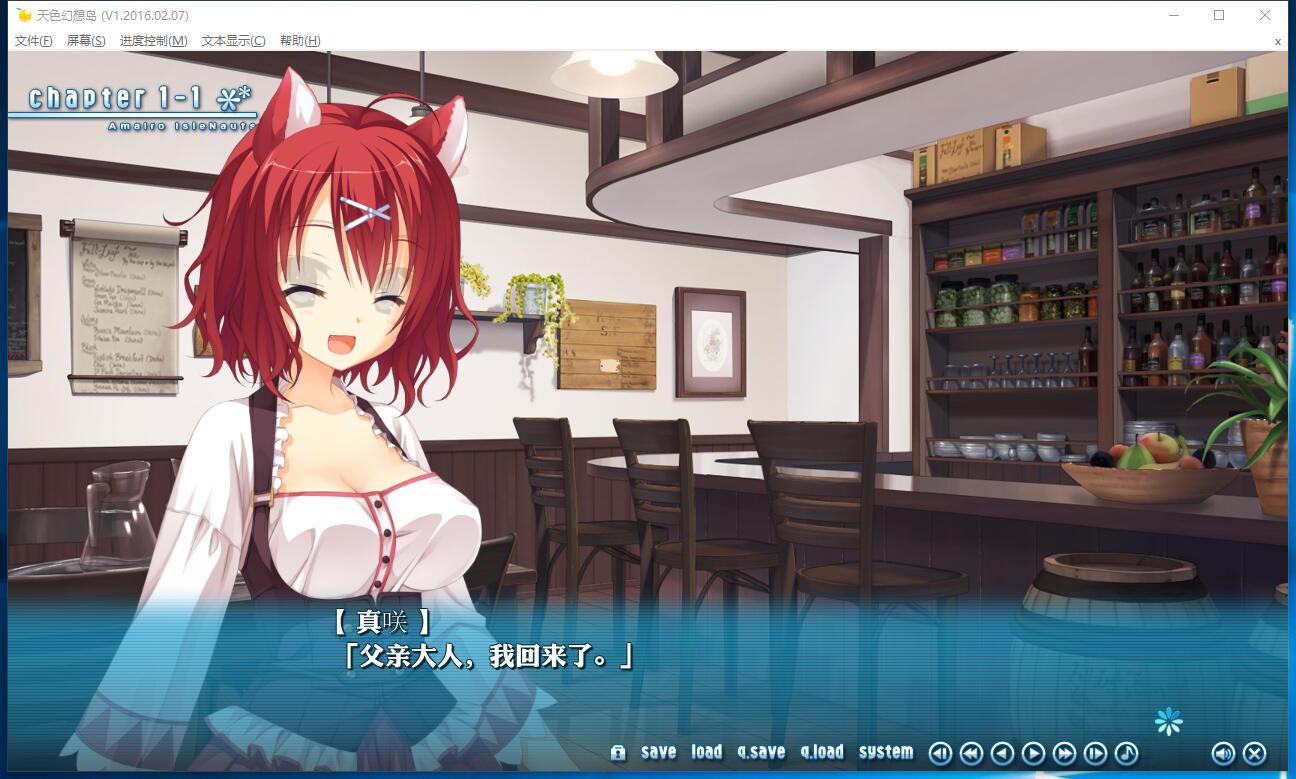
Task: Open the system settings
Action: (885, 752)
